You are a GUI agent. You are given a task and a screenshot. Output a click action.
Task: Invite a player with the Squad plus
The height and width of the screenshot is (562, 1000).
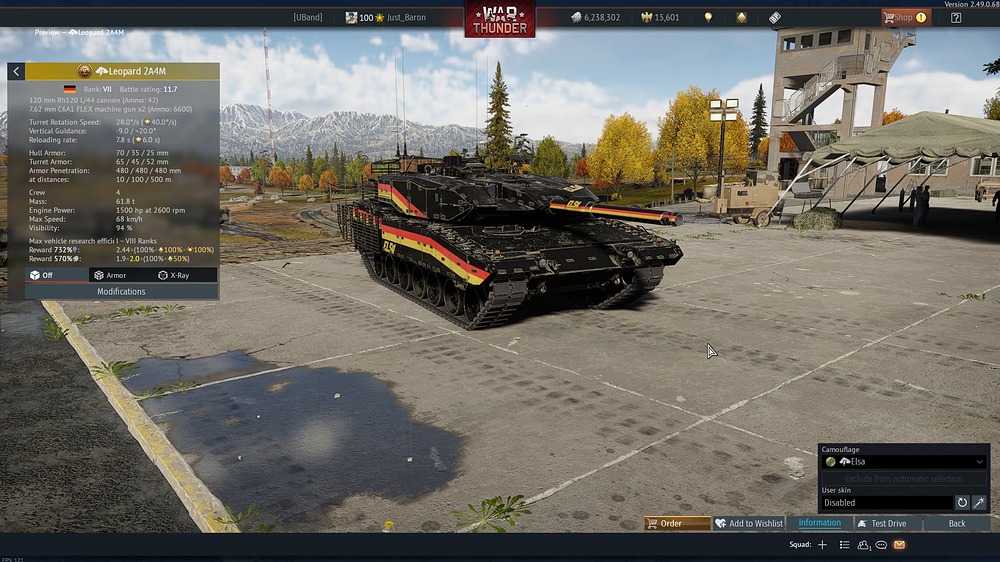tap(822, 545)
